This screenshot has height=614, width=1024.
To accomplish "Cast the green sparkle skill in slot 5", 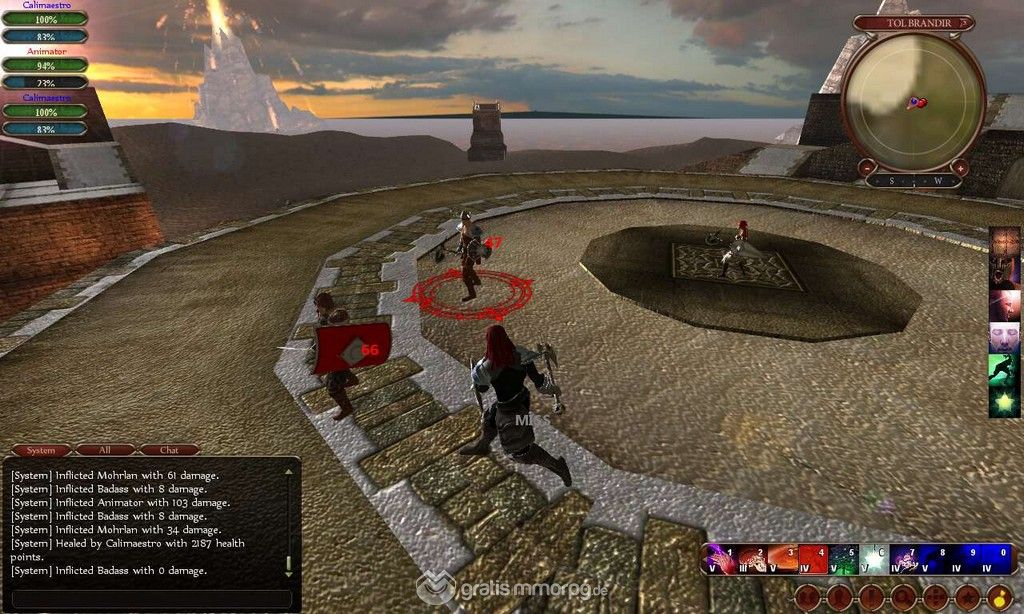I will click(x=844, y=560).
